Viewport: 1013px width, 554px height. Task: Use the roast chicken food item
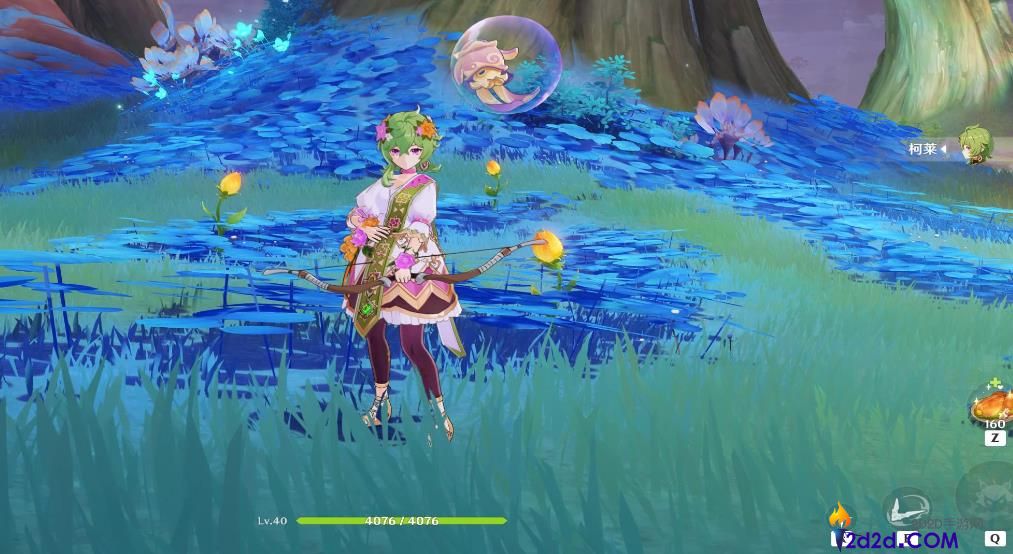coord(992,405)
